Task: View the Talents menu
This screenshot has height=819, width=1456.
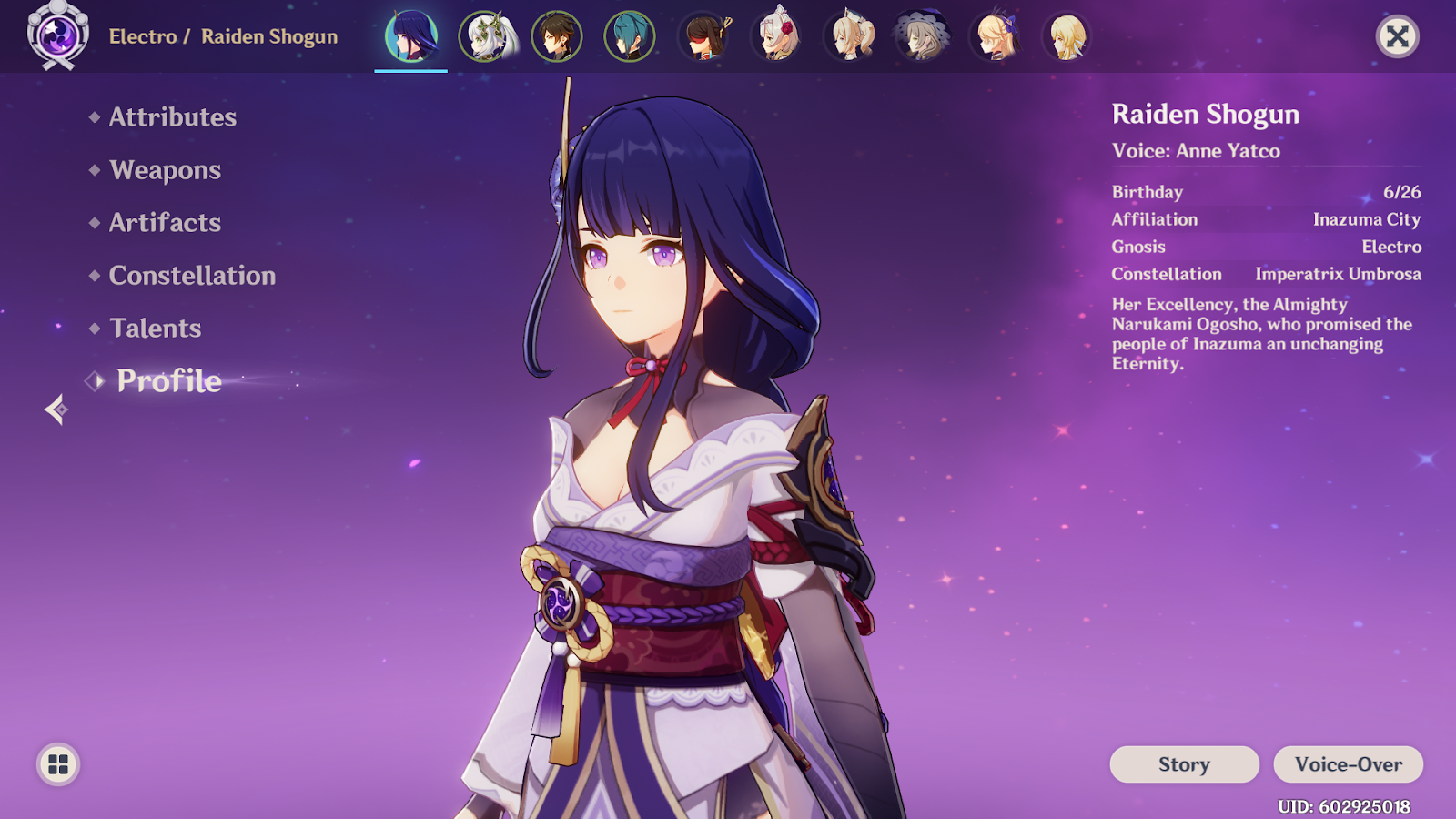Action: 155,329
